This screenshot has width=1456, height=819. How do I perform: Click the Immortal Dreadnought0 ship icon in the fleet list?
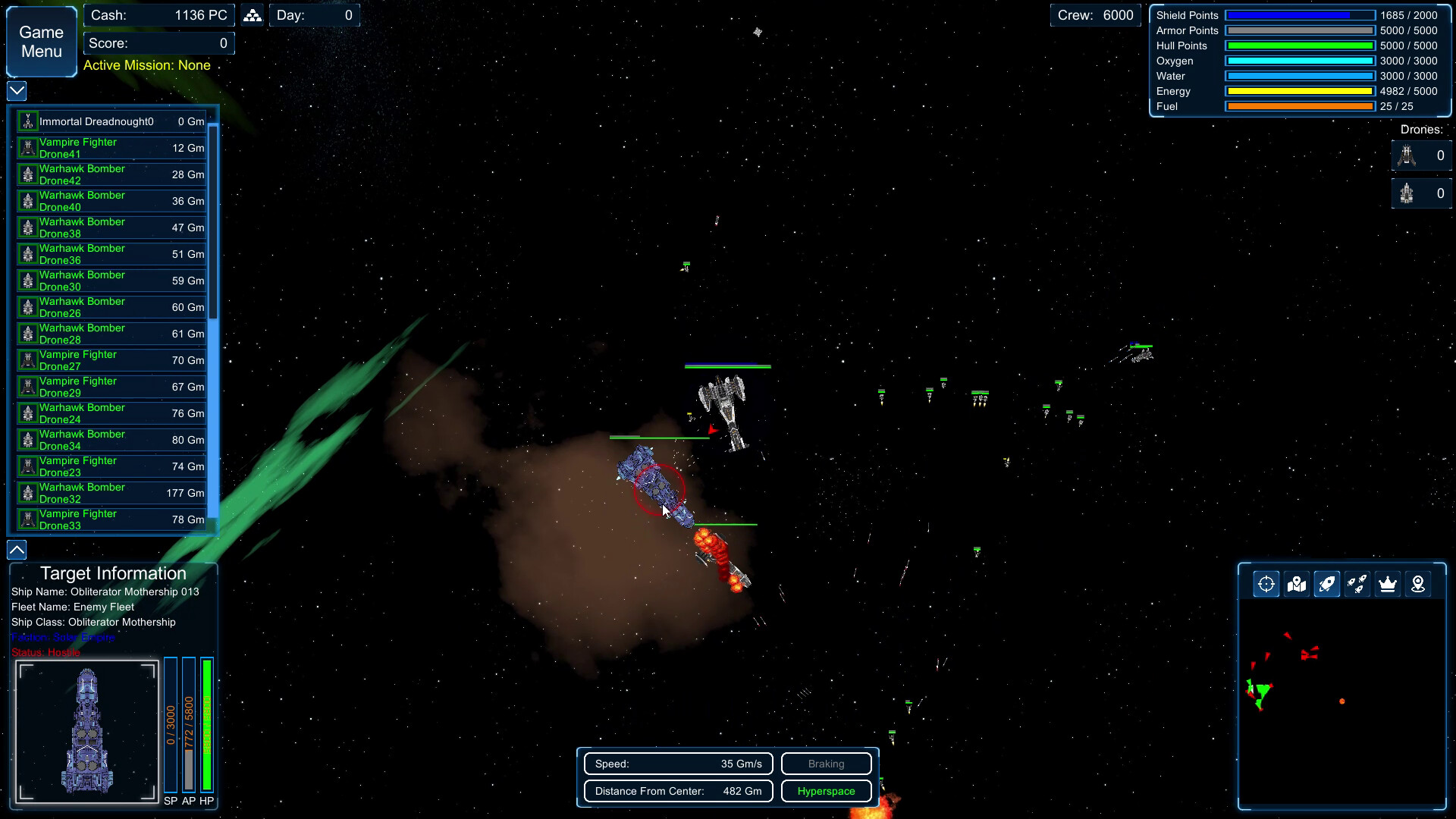pos(28,121)
